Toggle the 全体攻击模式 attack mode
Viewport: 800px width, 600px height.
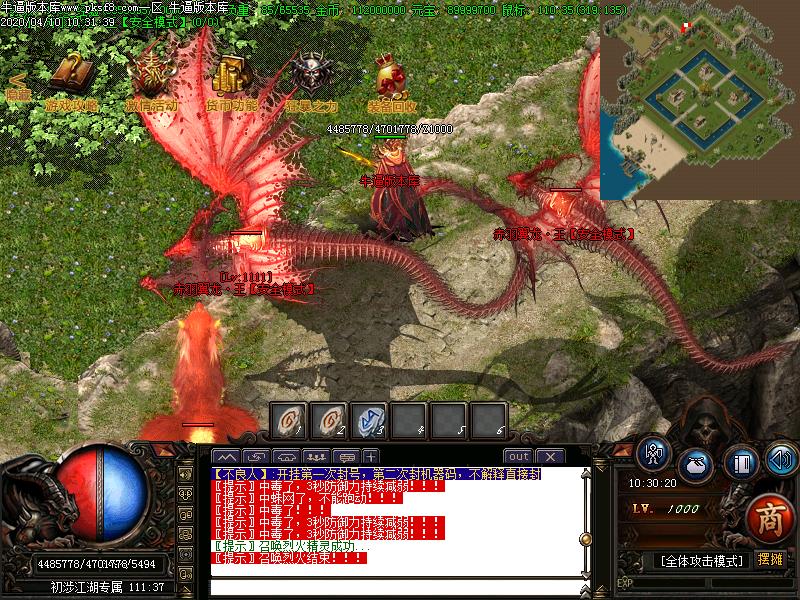point(701,560)
